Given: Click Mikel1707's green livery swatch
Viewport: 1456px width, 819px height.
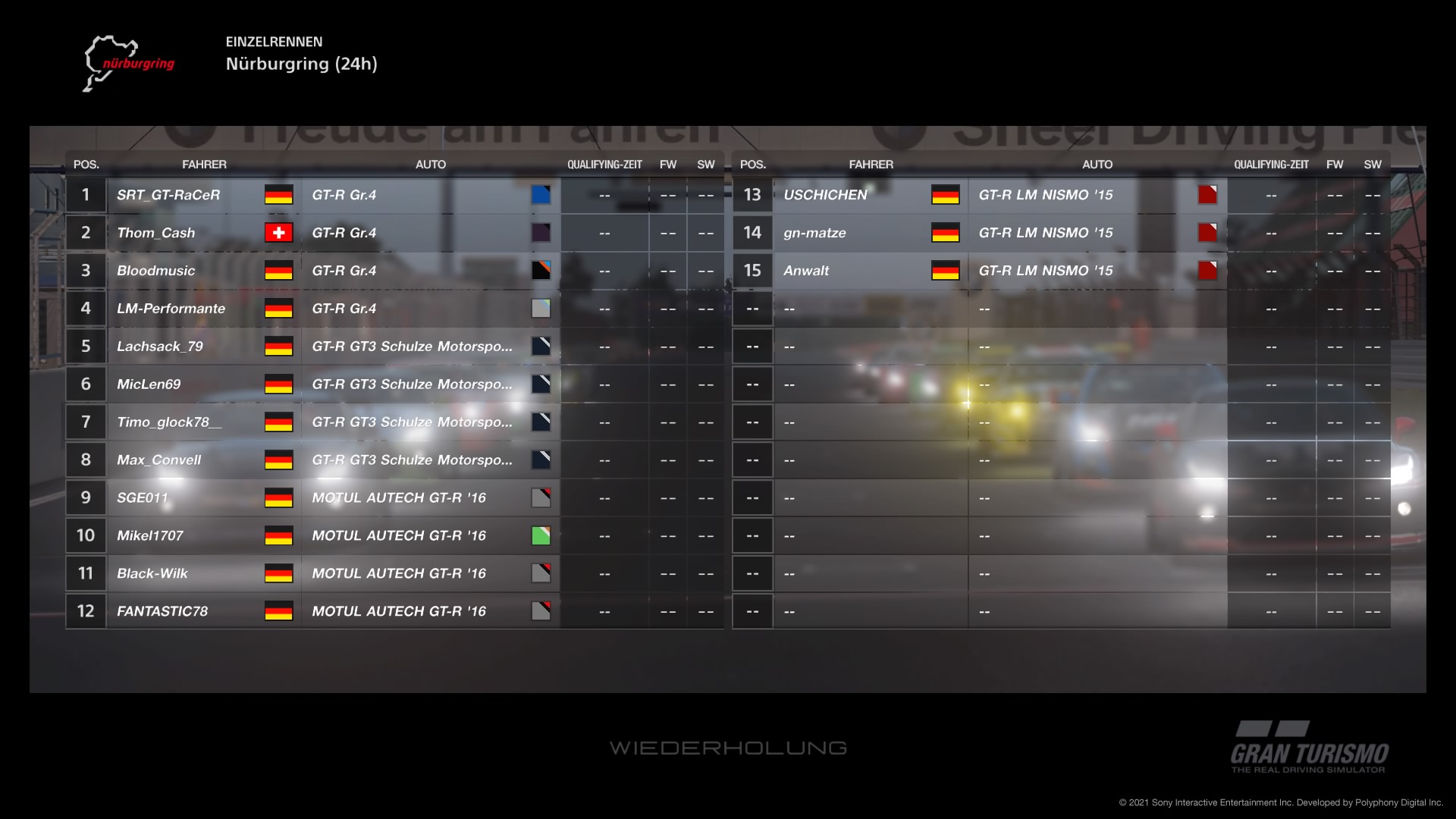Looking at the screenshot, I should click(x=541, y=535).
